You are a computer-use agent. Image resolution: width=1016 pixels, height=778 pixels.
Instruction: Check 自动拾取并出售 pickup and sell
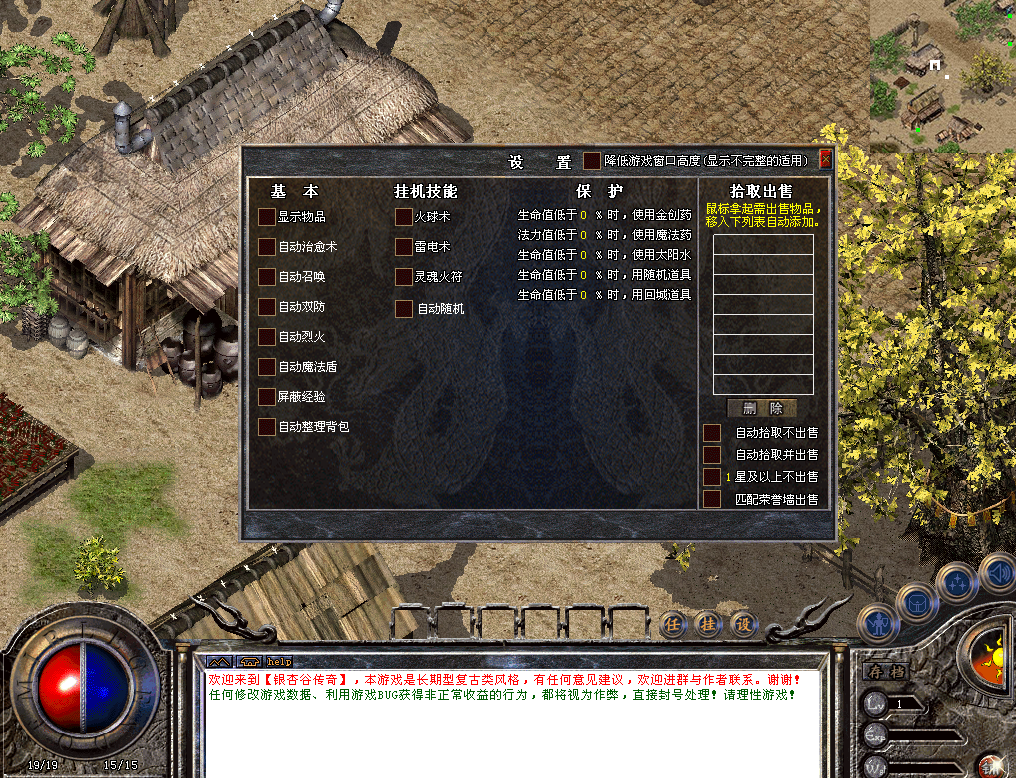[x=712, y=455]
